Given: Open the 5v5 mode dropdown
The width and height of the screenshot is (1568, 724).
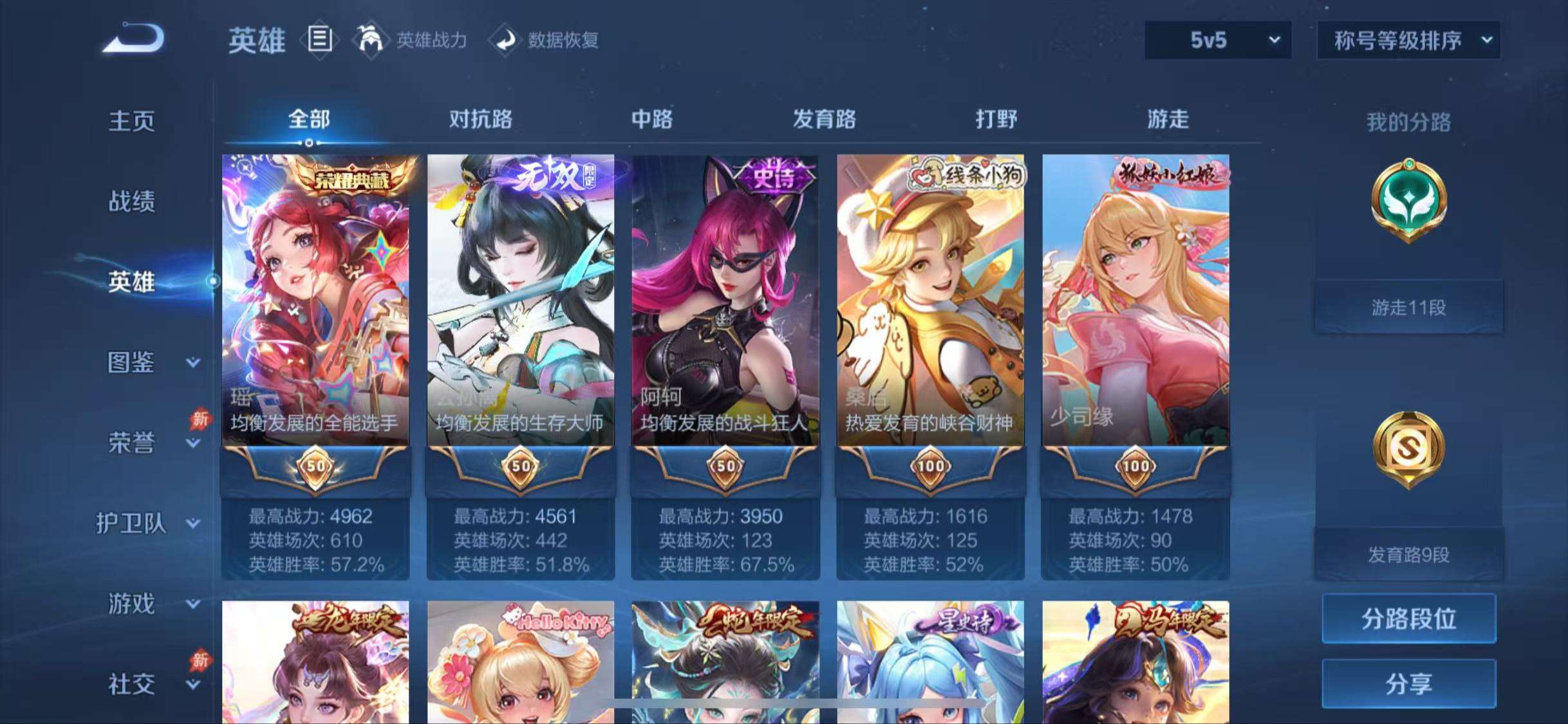Looking at the screenshot, I should point(1216,40).
